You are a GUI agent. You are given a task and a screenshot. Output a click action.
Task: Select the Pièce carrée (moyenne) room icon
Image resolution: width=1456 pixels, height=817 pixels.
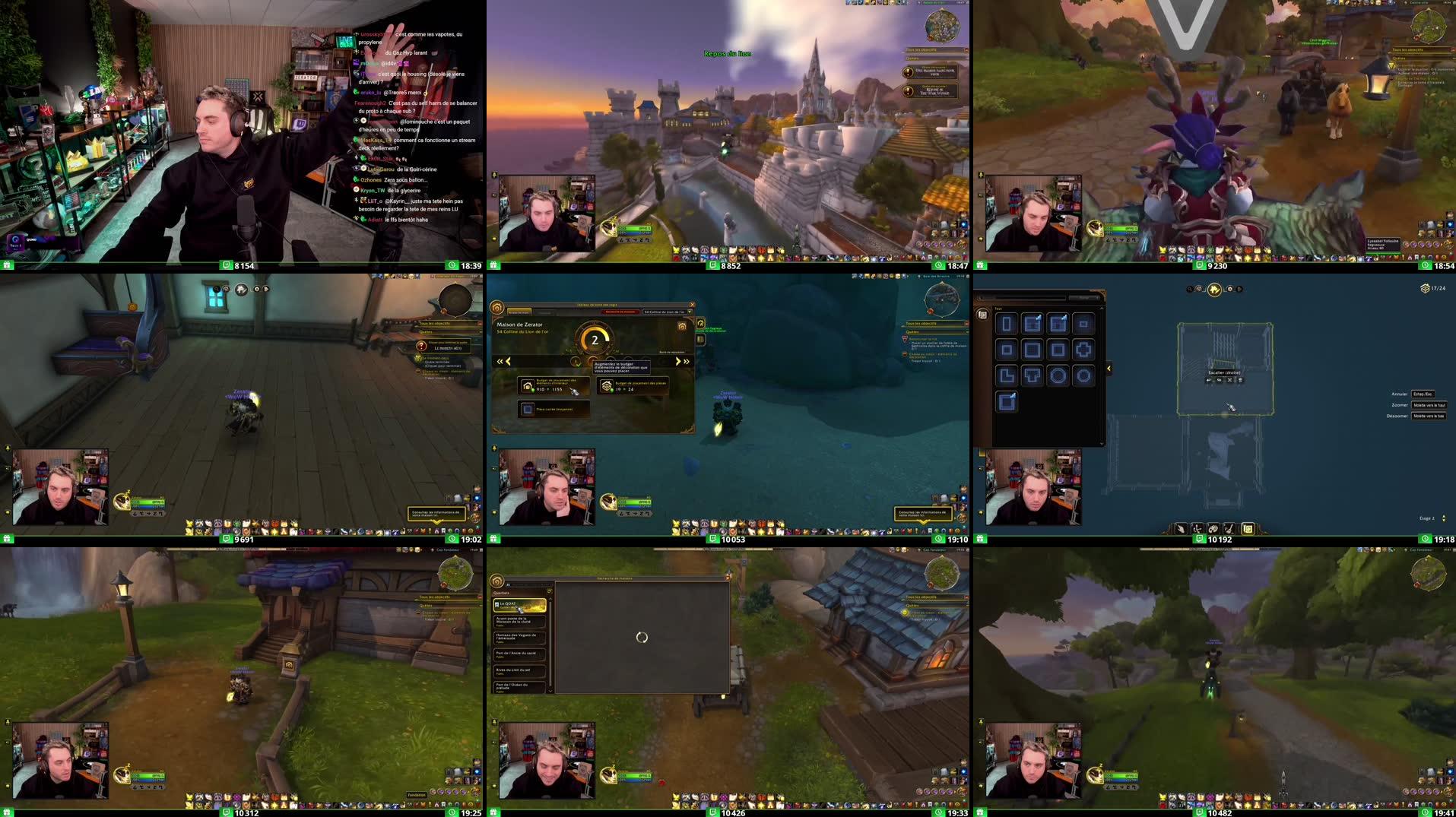pyautogui.click(x=528, y=410)
